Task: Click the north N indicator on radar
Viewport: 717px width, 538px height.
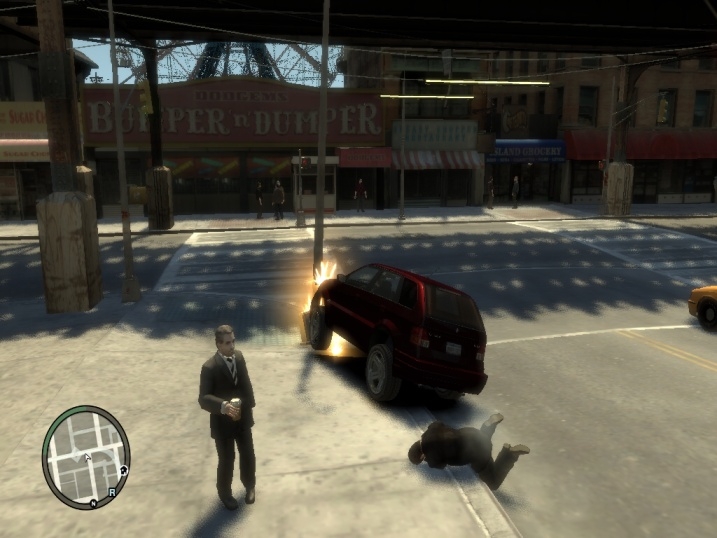Action: tap(93, 502)
